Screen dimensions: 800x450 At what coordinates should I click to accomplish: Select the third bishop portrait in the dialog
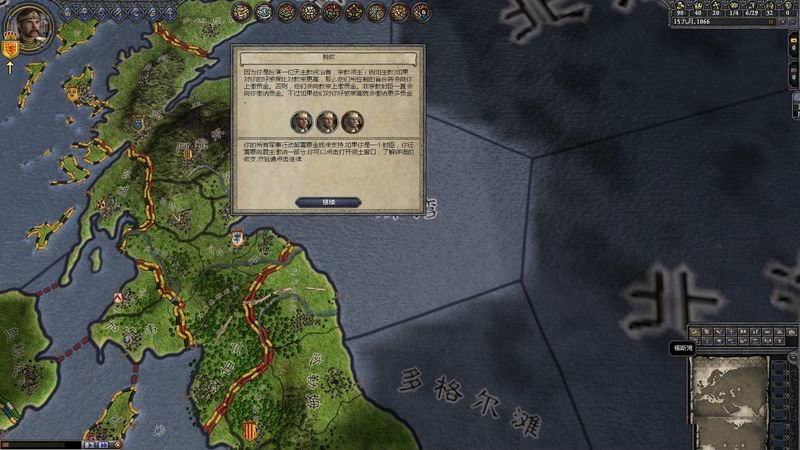pos(352,122)
